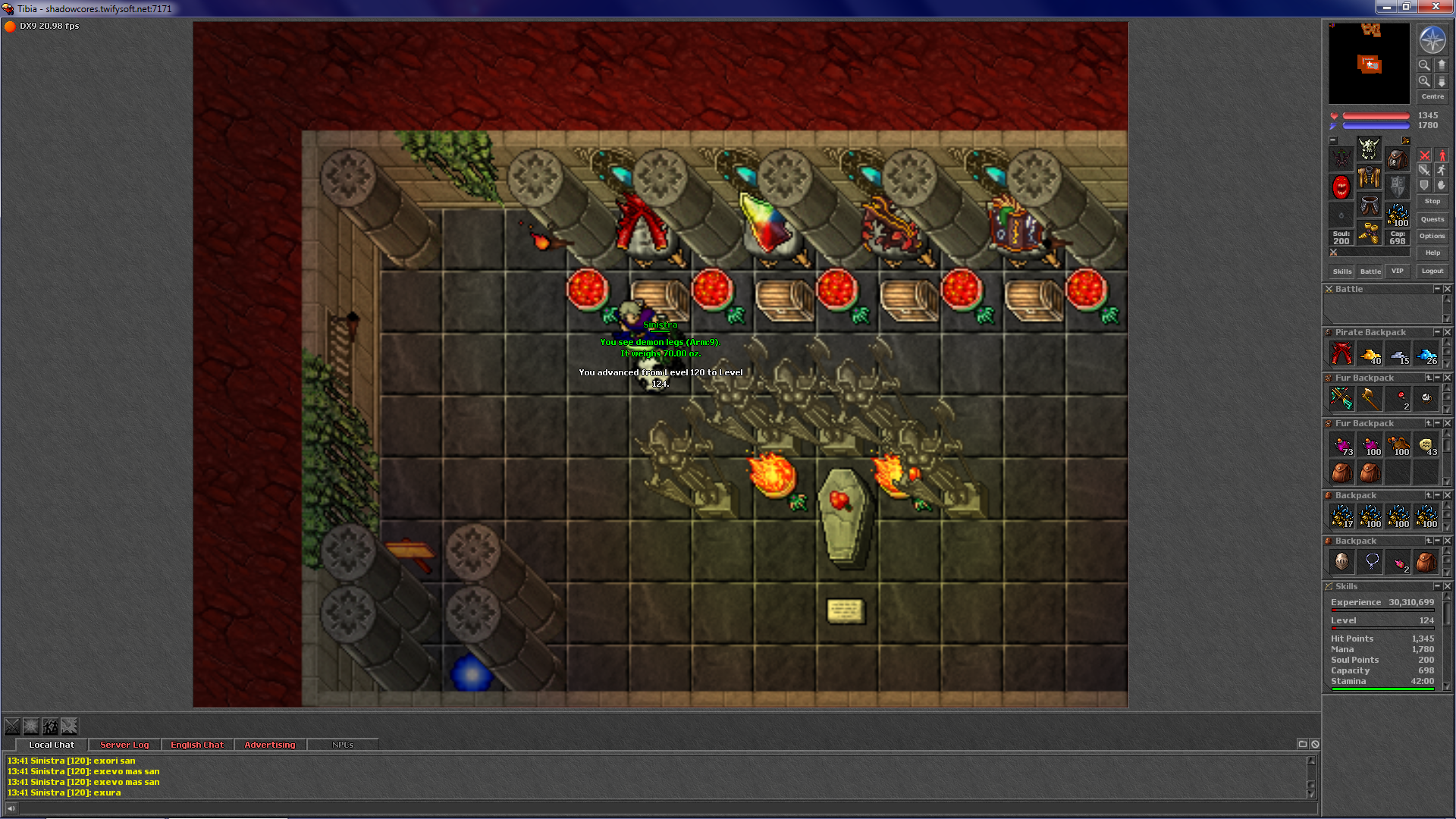This screenshot has width=1456, height=819.
Task: Switch to the Advertising channel tab
Action: [x=270, y=745]
